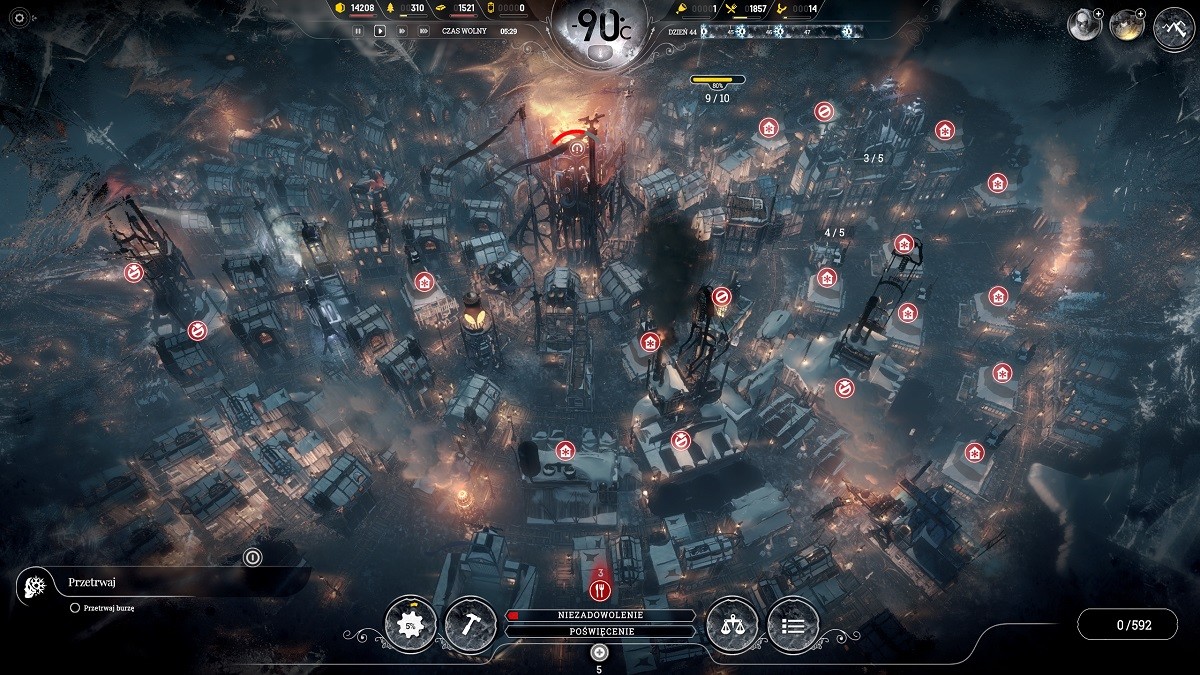The width and height of the screenshot is (1200, 675).
Task: Open the Book of Laws scales
Action: click(x=732, y=625)
